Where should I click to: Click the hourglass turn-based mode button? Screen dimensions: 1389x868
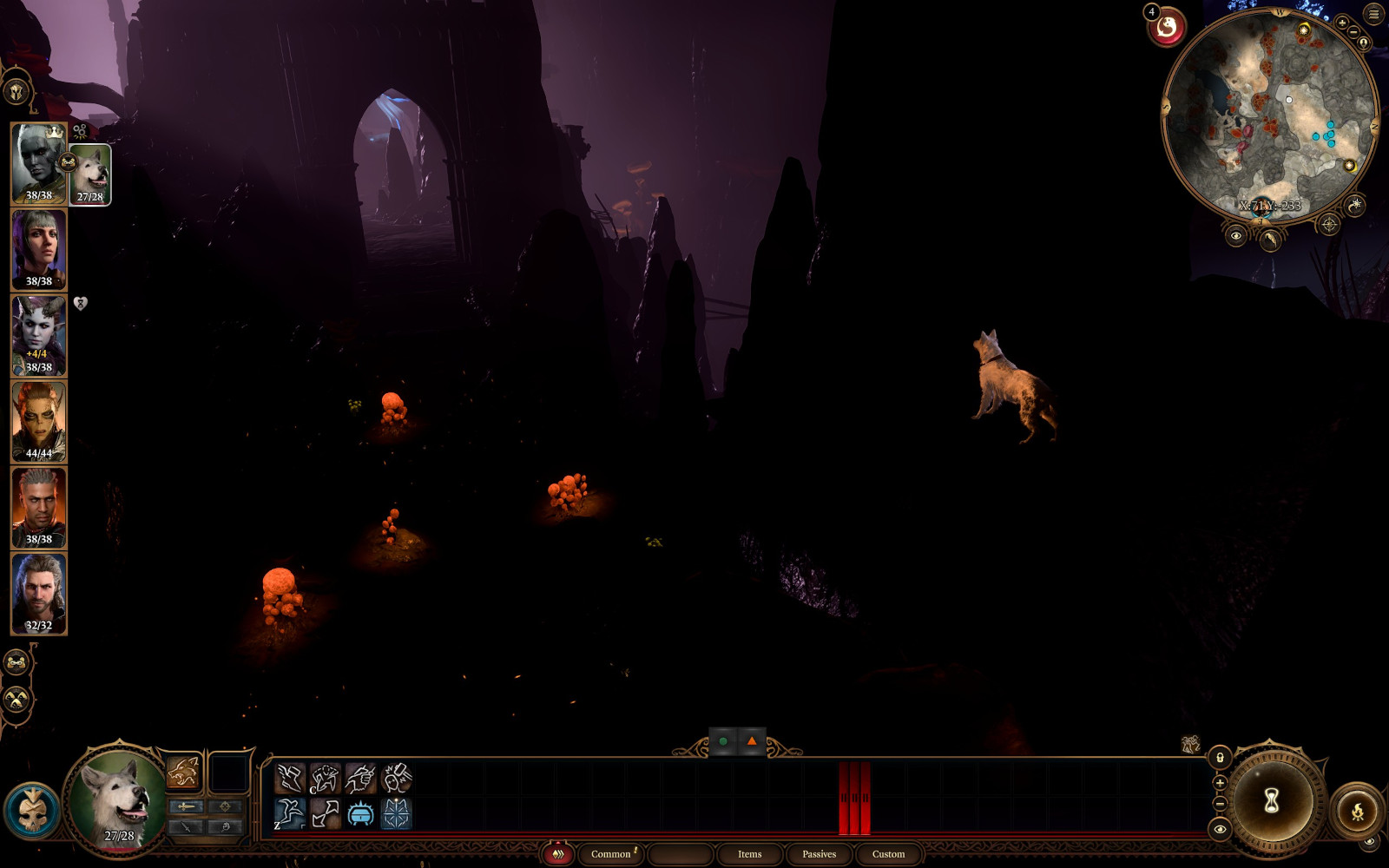[x=1271, y=800]
